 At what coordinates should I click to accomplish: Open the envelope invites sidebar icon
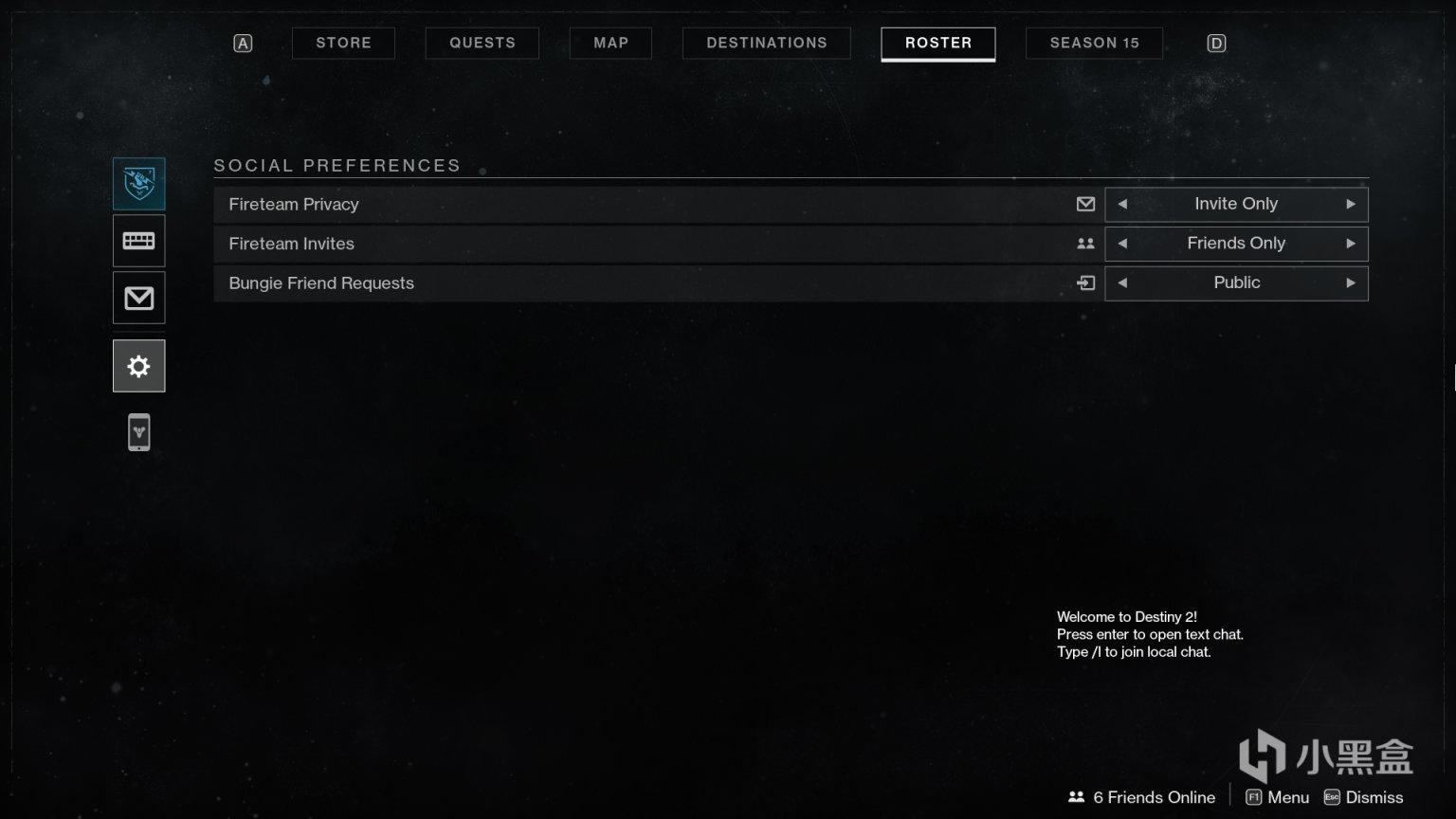(x=139, y=299)
